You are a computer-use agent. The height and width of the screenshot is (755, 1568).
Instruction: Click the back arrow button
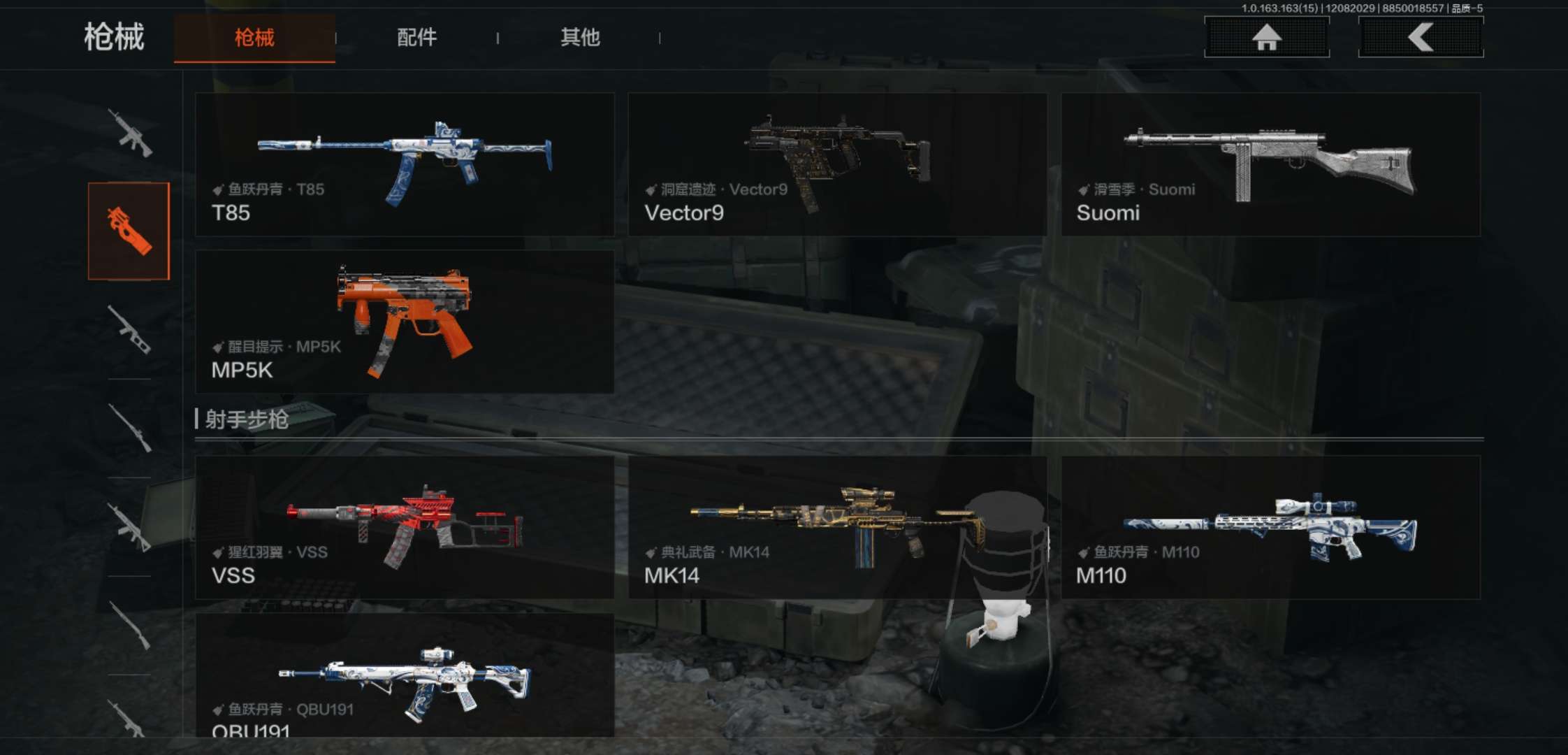point(1421,37)
